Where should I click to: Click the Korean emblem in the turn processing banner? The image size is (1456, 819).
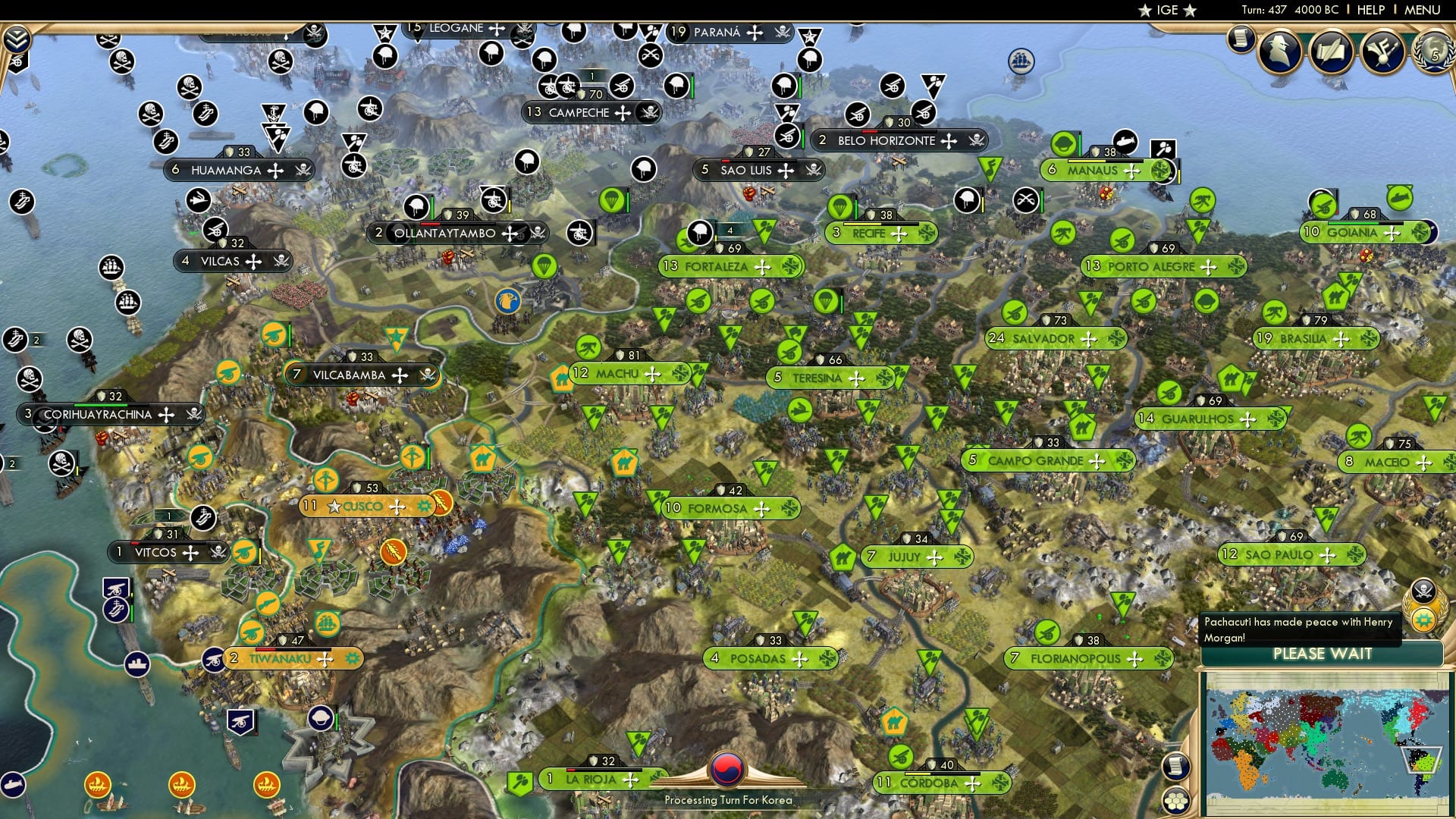tap(728, 768)
